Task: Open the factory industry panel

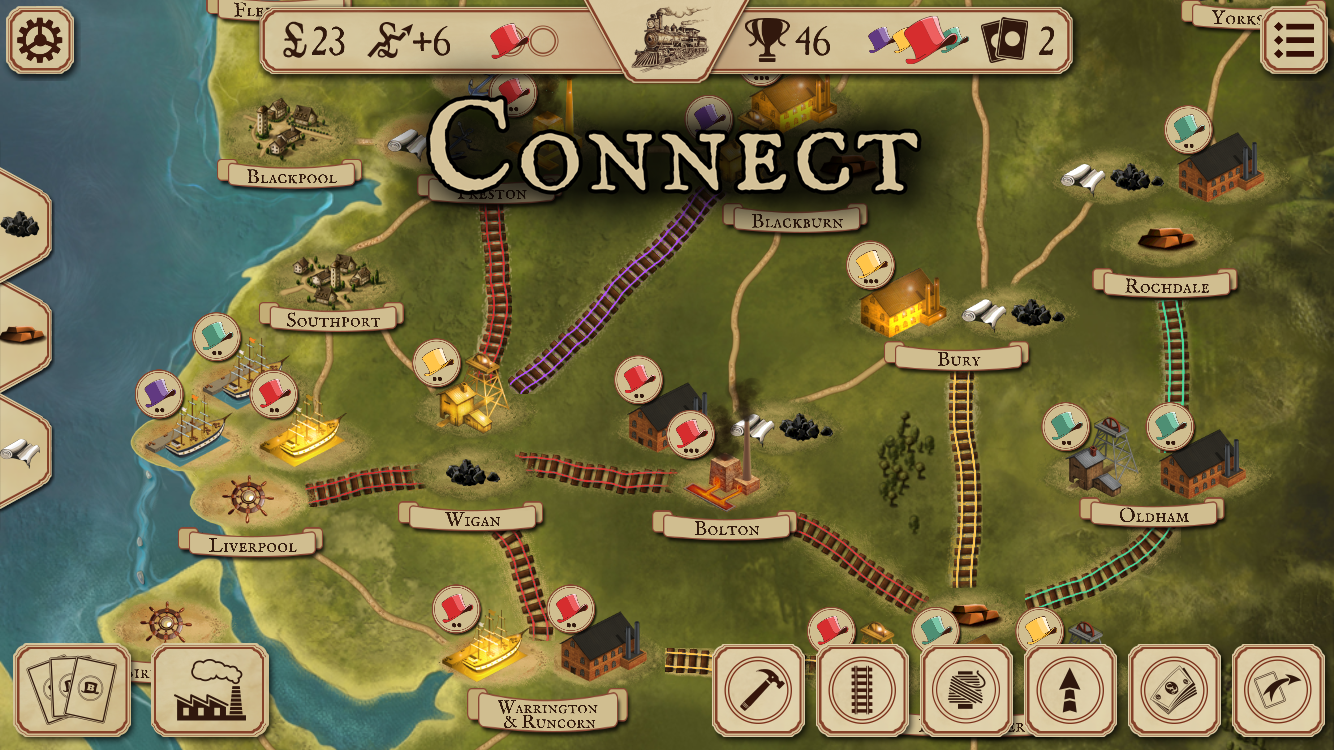Action: (x=210, y=690)
